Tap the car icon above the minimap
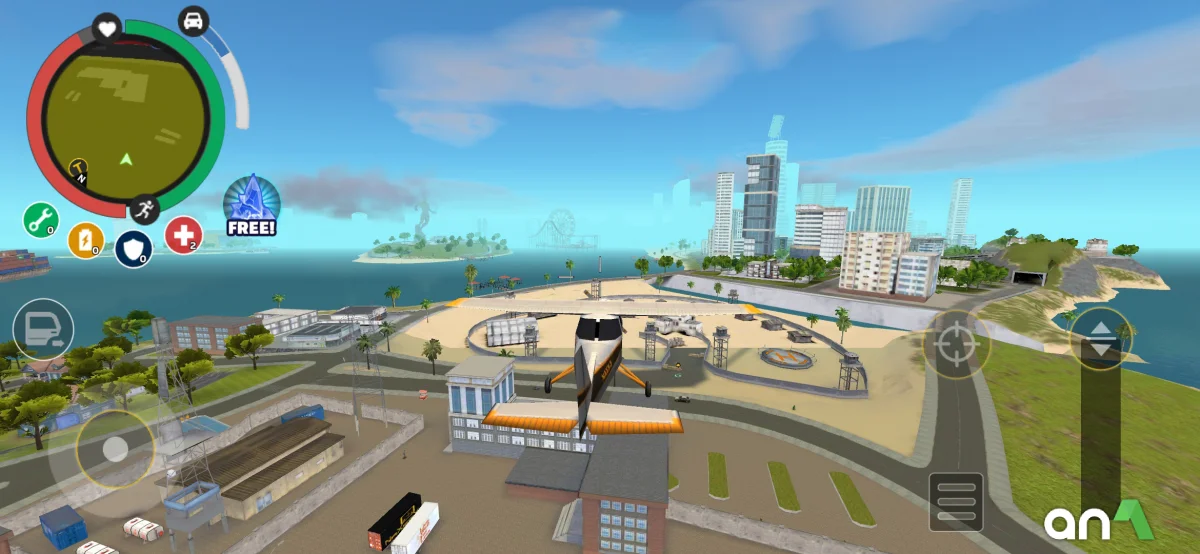The width and height of the screenshot is (1200, 554). tap(193, 21)
